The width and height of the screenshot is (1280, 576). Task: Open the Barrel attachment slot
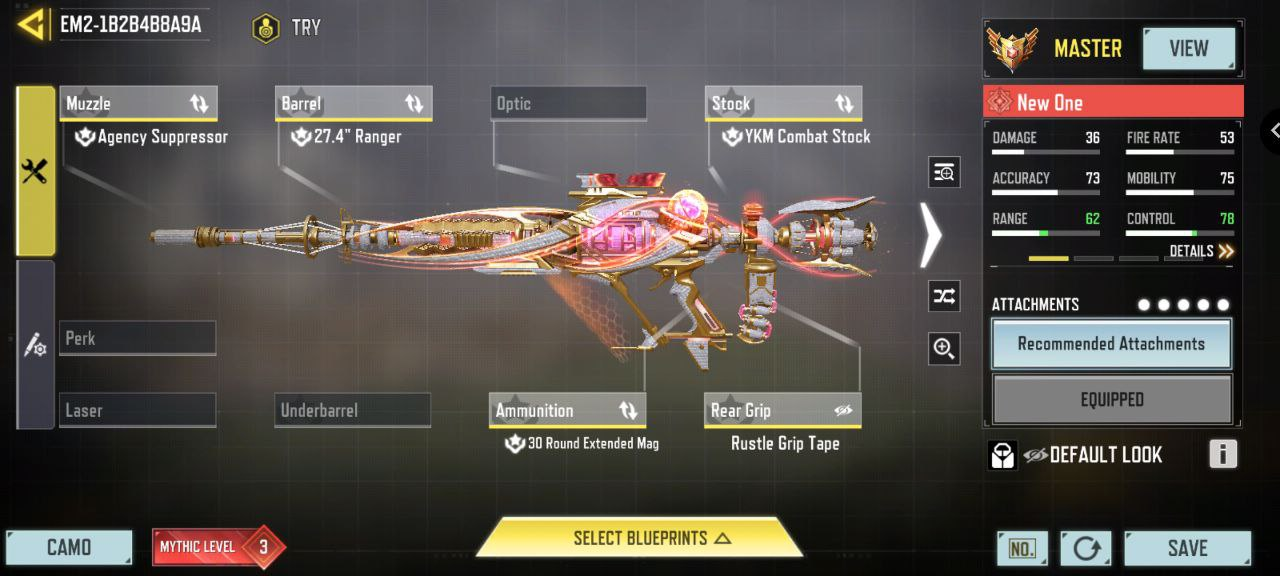pos(353,103)
